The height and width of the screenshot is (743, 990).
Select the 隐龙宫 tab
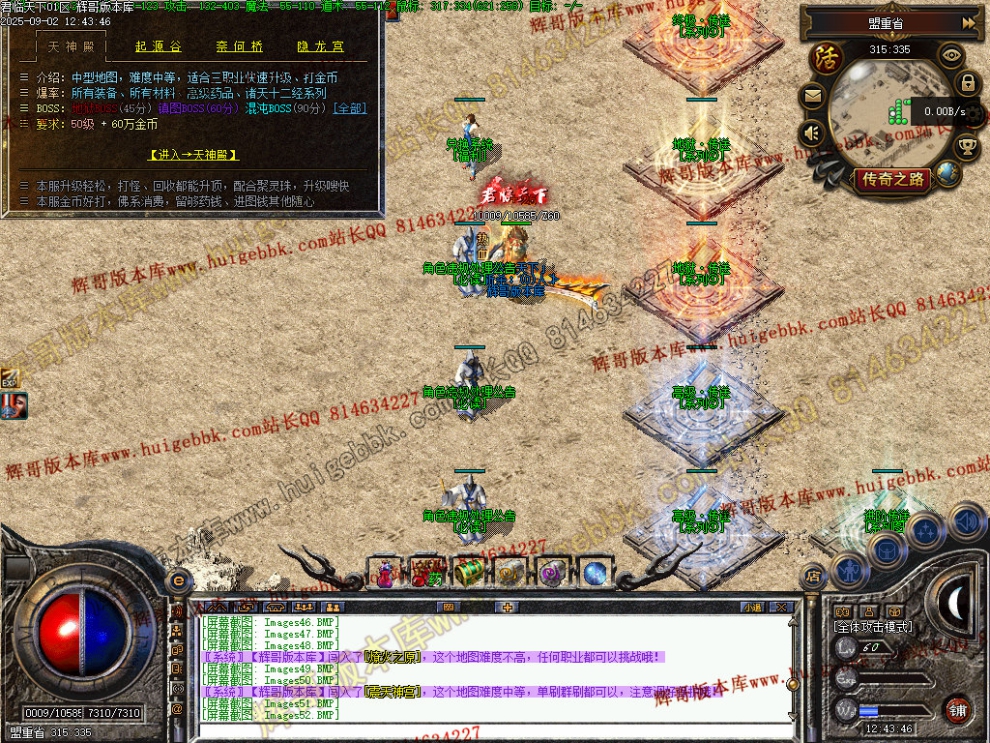coord(320,47)
